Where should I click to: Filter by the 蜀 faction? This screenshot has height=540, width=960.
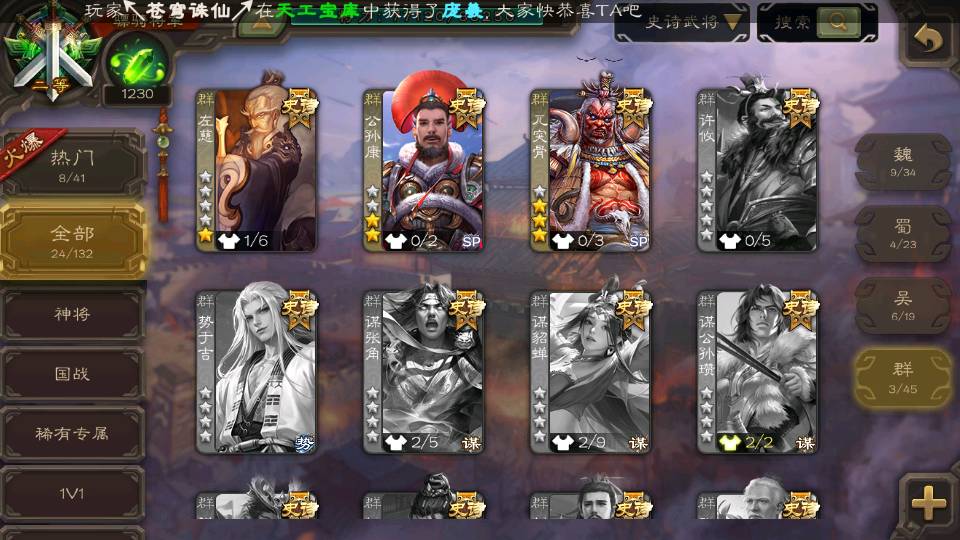pyautogui.click(x=903, y=233)
